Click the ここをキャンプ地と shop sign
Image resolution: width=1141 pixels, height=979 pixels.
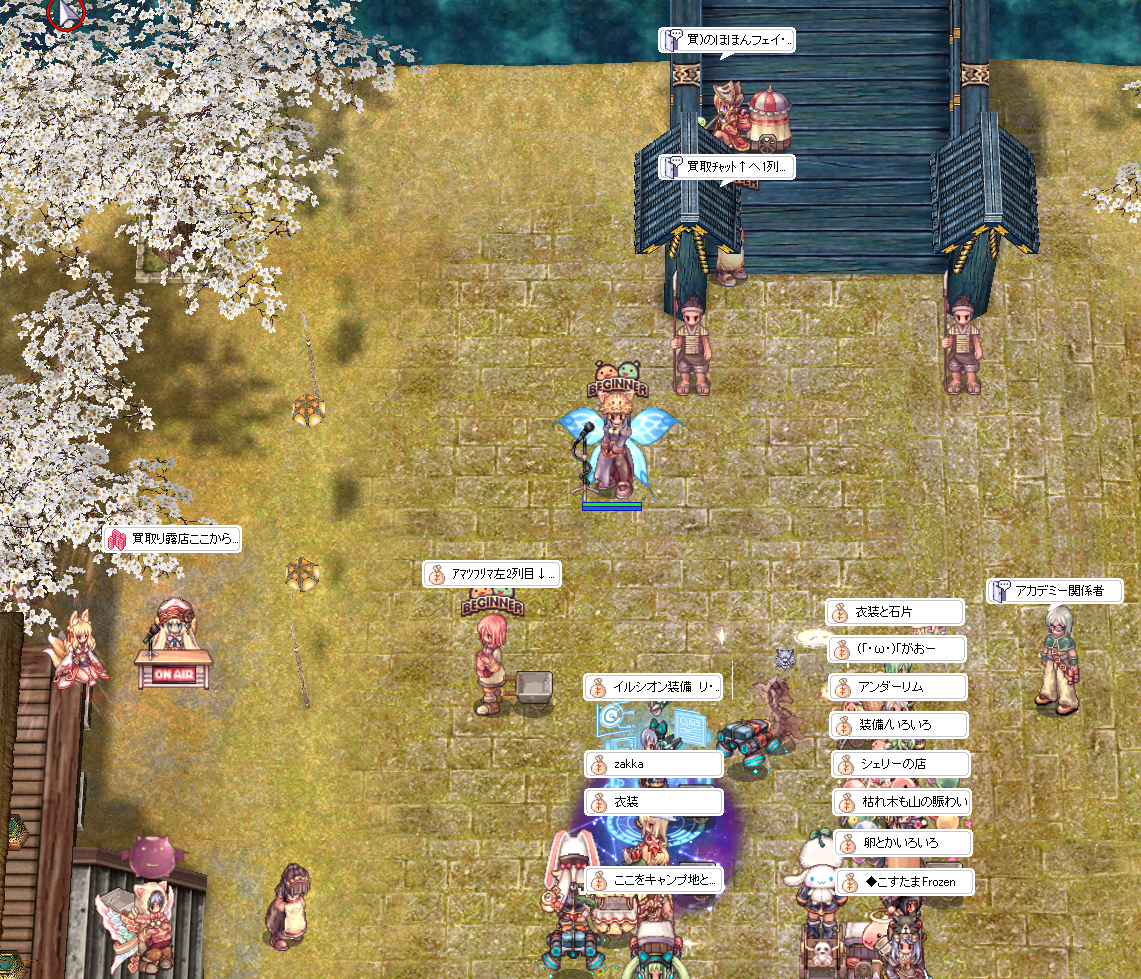point(654,881)
